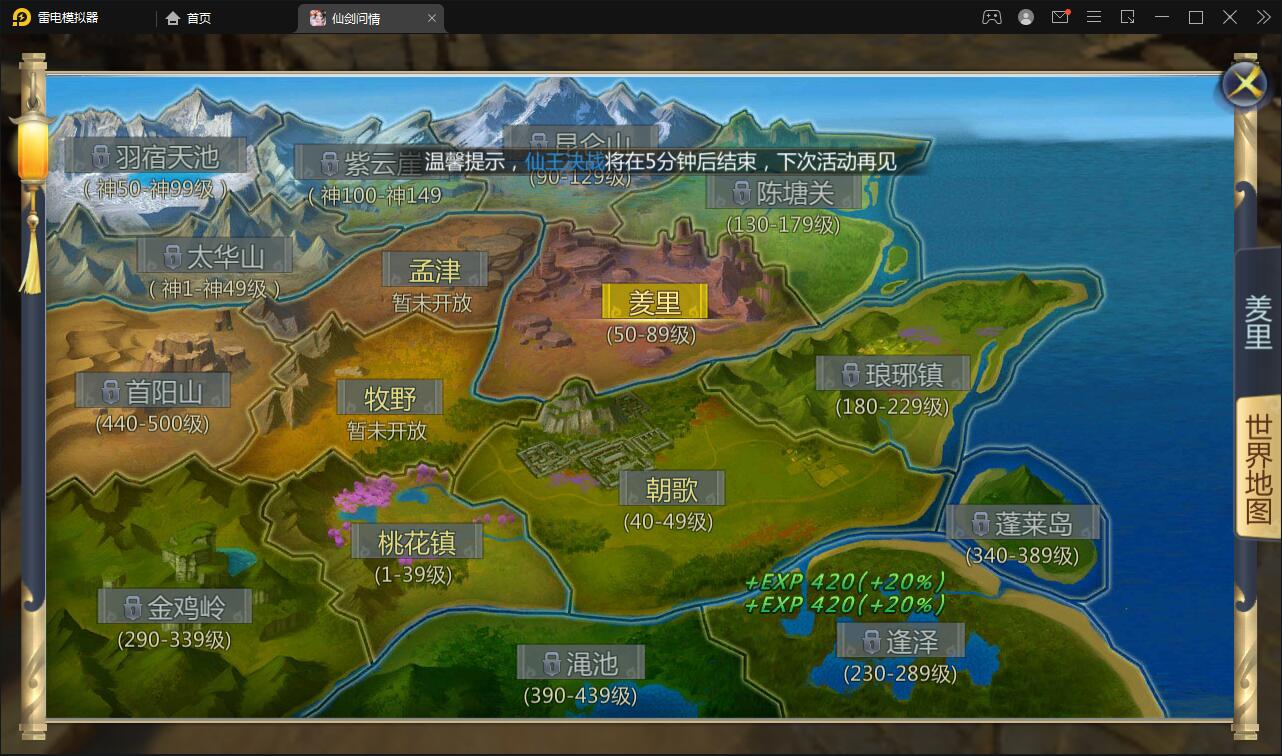
Task: Click the gamepad icon in the title bar
Action: 992,17
